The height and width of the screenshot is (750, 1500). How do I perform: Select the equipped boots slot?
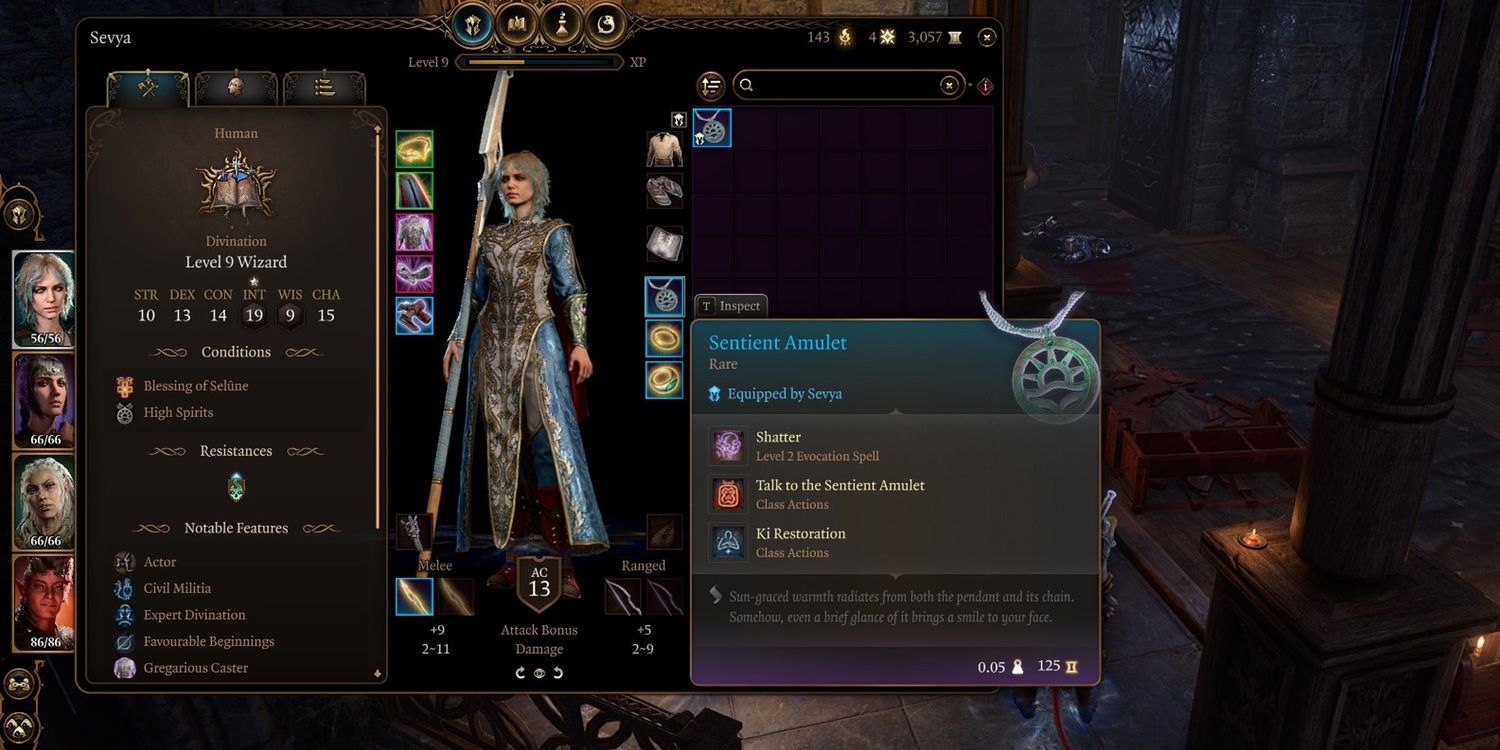(414, 315)
